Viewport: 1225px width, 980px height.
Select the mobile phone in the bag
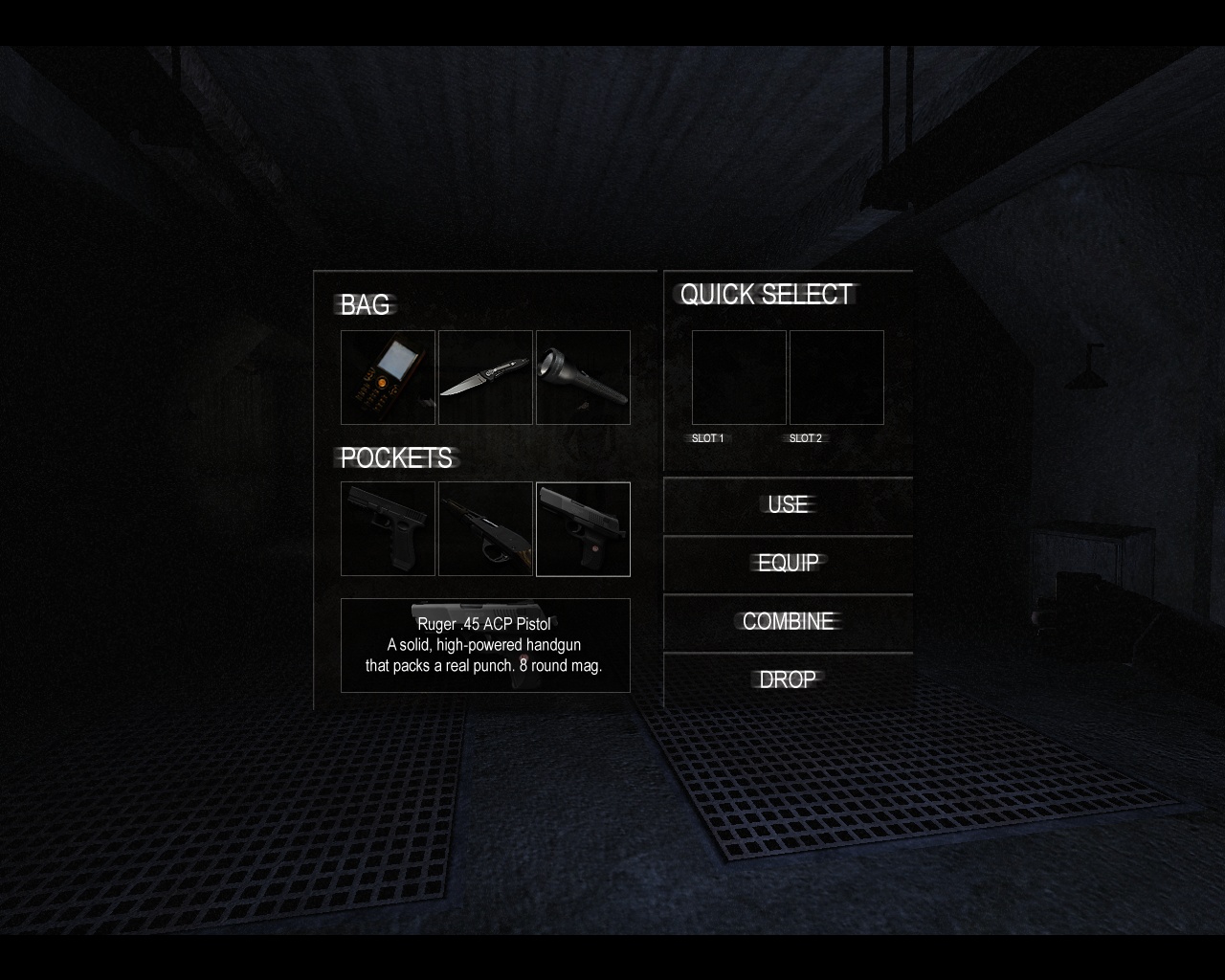point(388,377)
